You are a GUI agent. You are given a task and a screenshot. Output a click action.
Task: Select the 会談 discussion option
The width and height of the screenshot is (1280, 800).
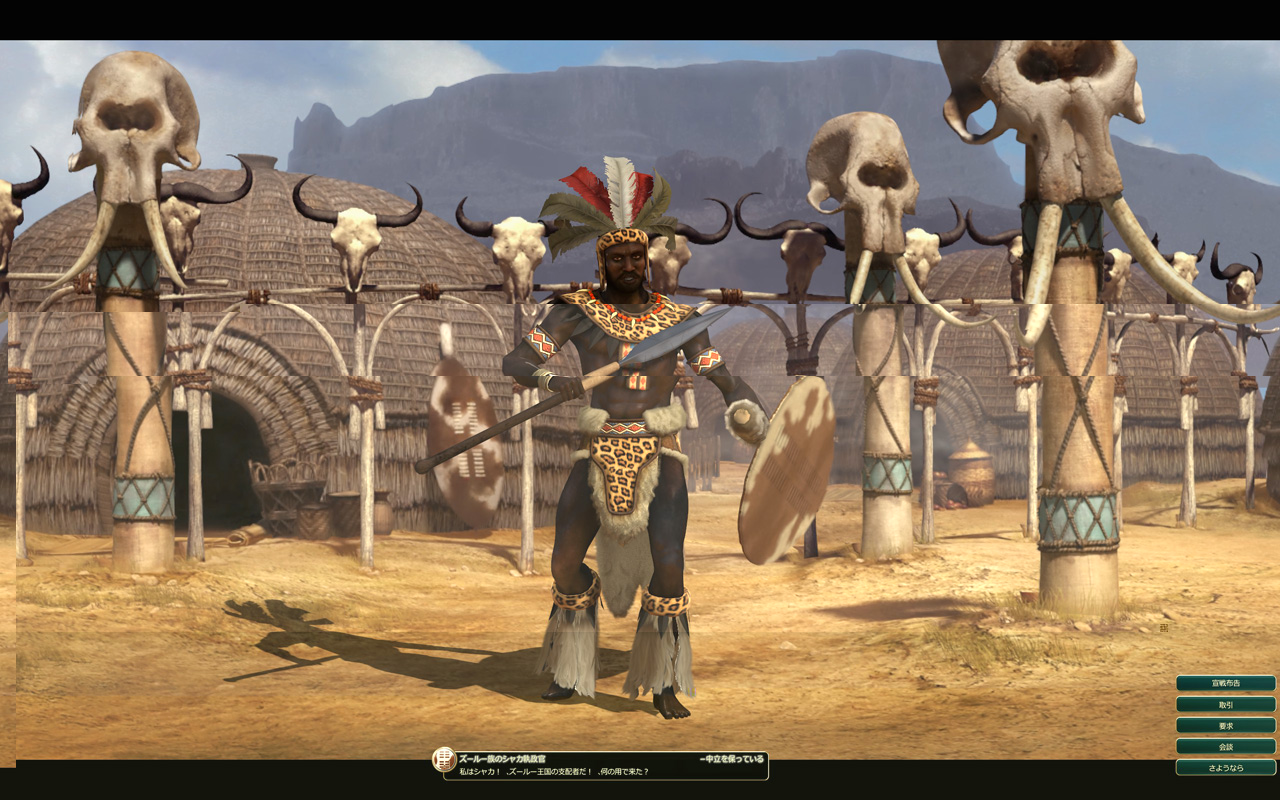[x=1225, y=746]
